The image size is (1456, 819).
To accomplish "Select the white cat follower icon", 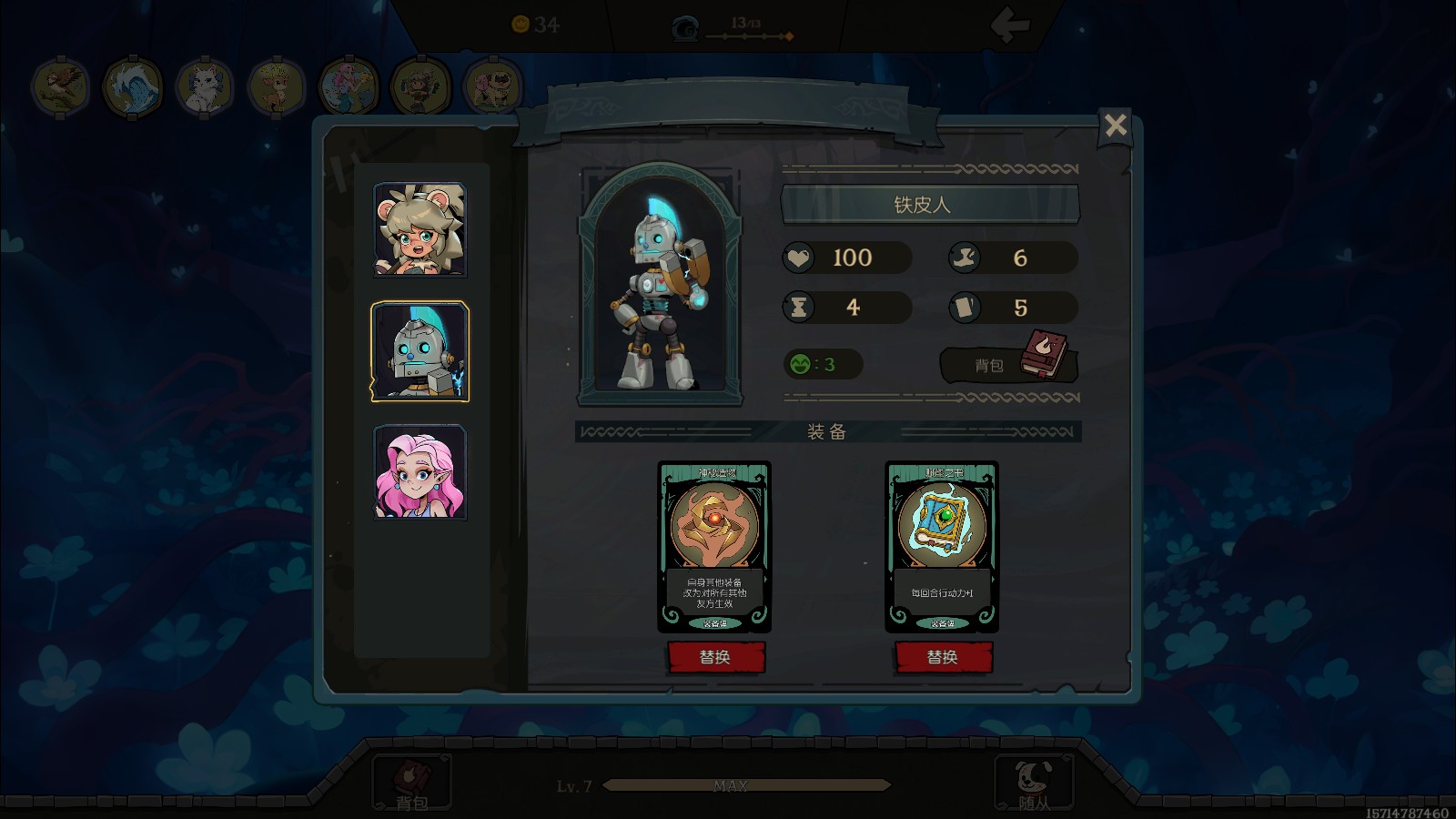I will (x=204, y=87).
